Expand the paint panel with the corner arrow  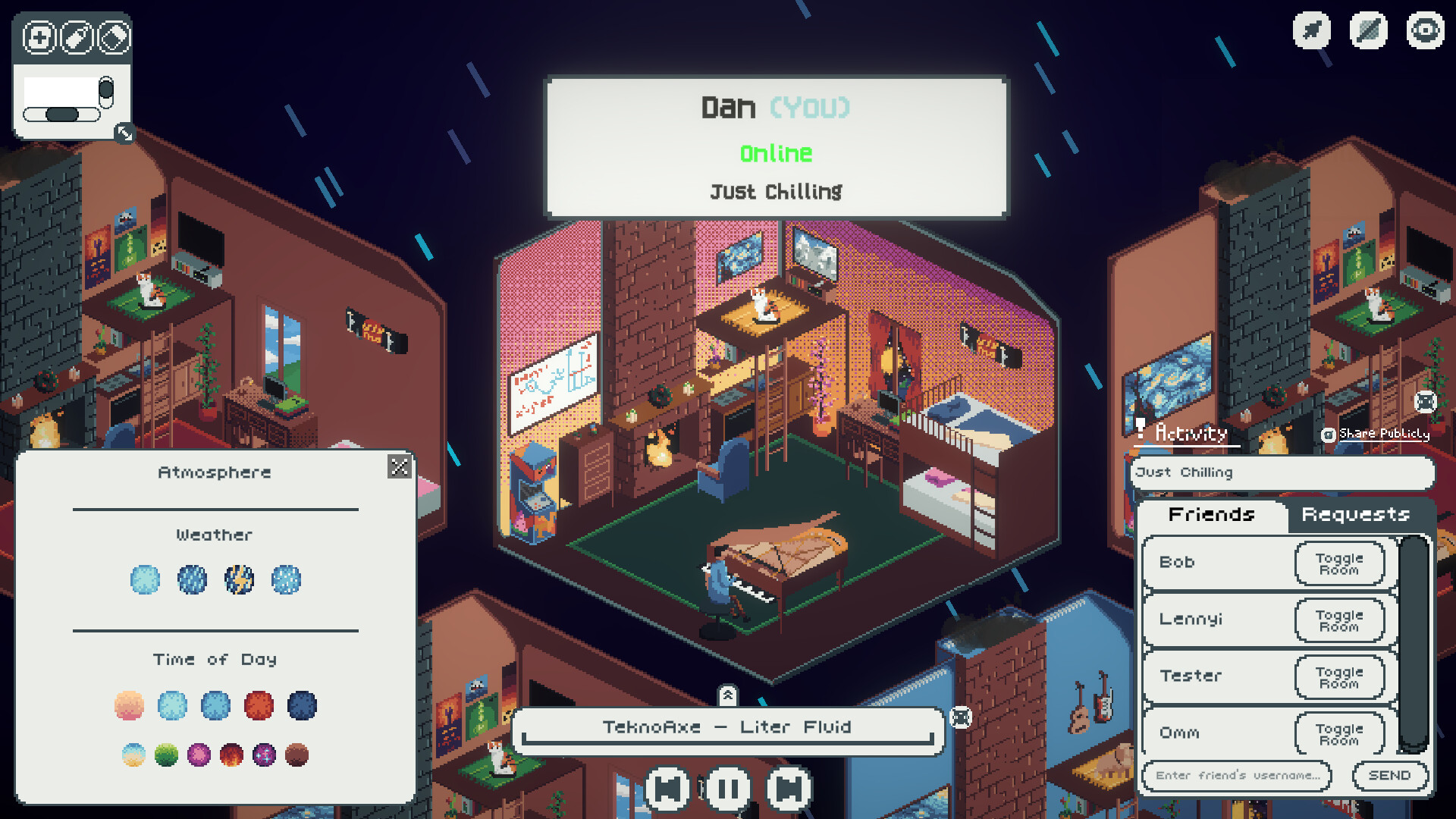(x=125, y=135)
